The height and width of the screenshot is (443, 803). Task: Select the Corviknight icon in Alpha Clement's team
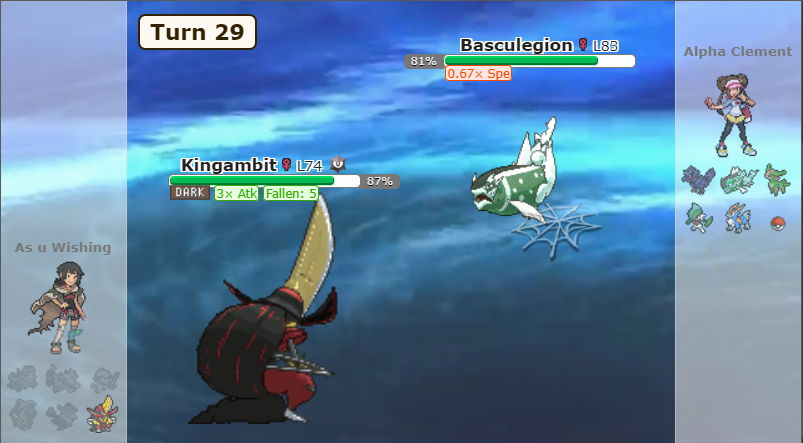coord(695,180)
